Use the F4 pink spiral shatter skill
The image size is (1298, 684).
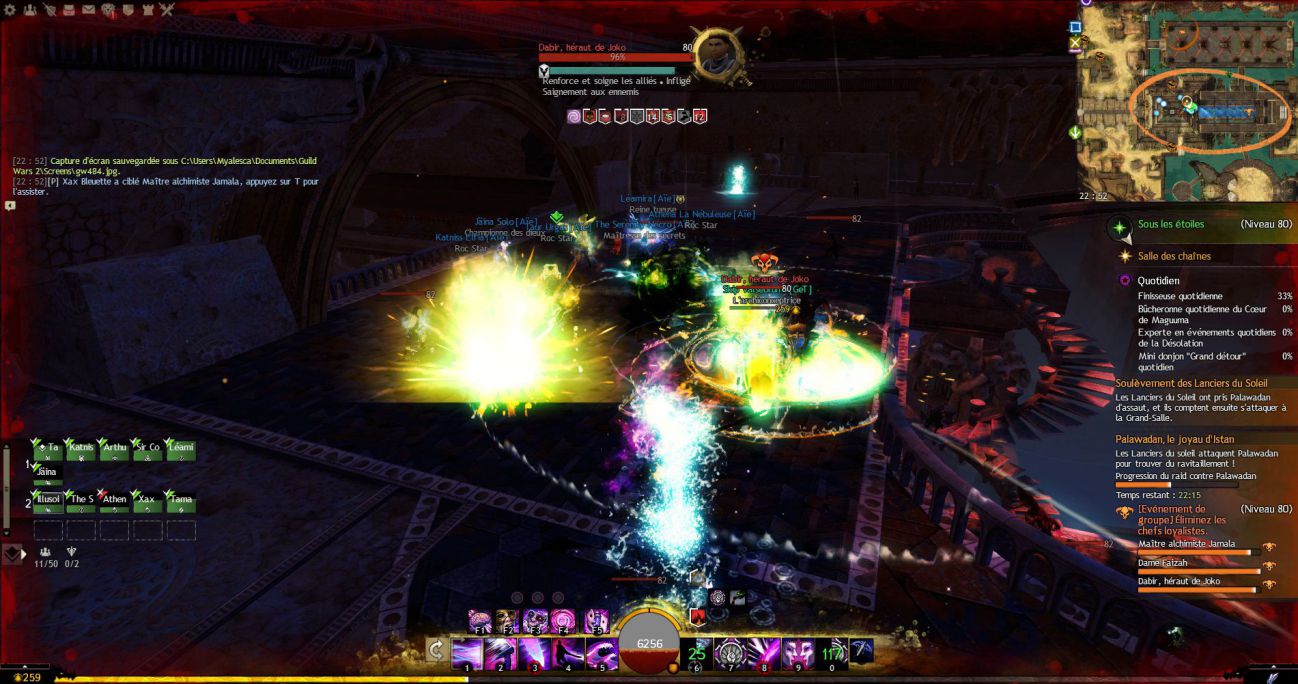564,621
